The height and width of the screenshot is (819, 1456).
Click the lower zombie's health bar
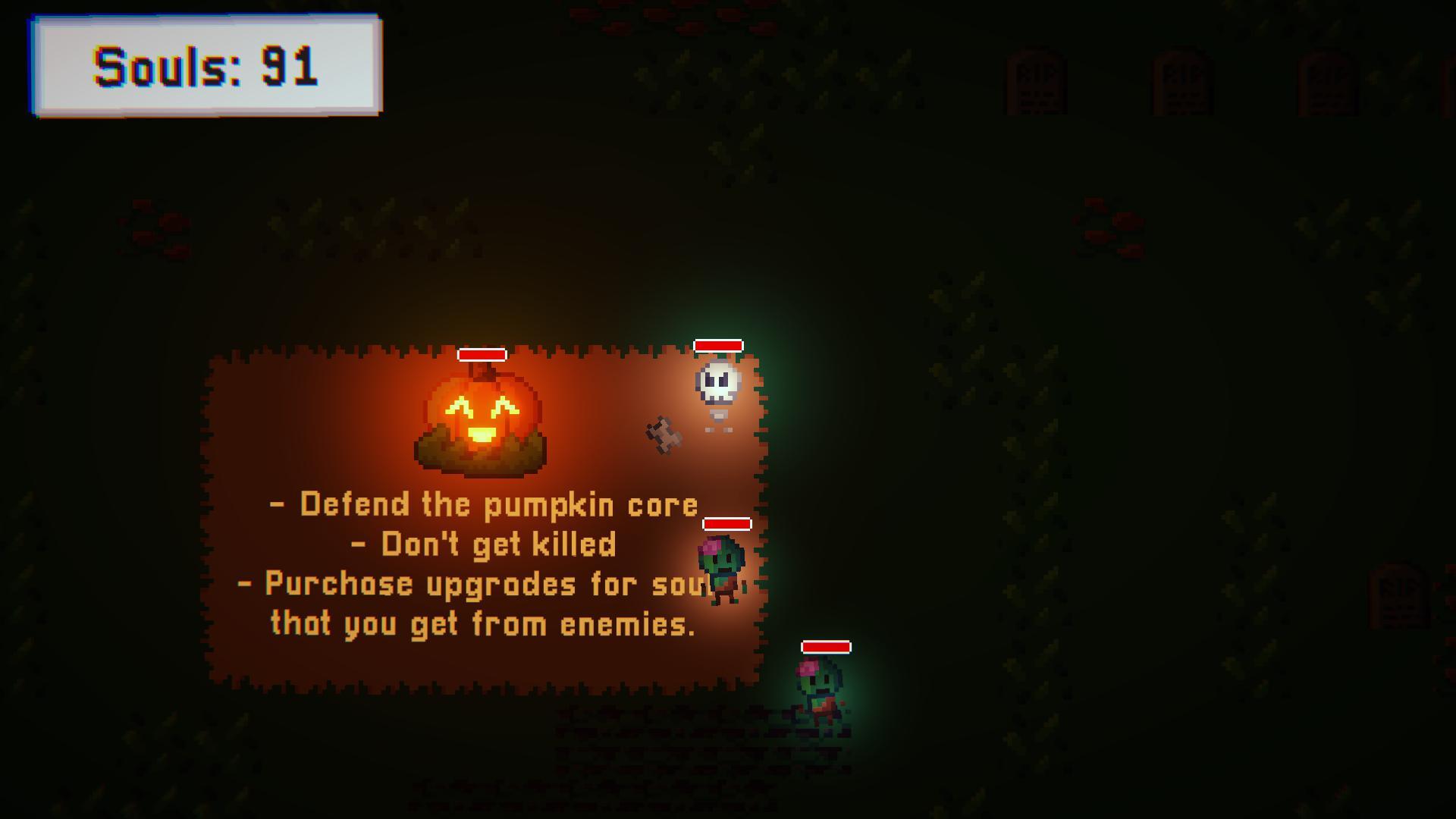click(x=824, y=647)
